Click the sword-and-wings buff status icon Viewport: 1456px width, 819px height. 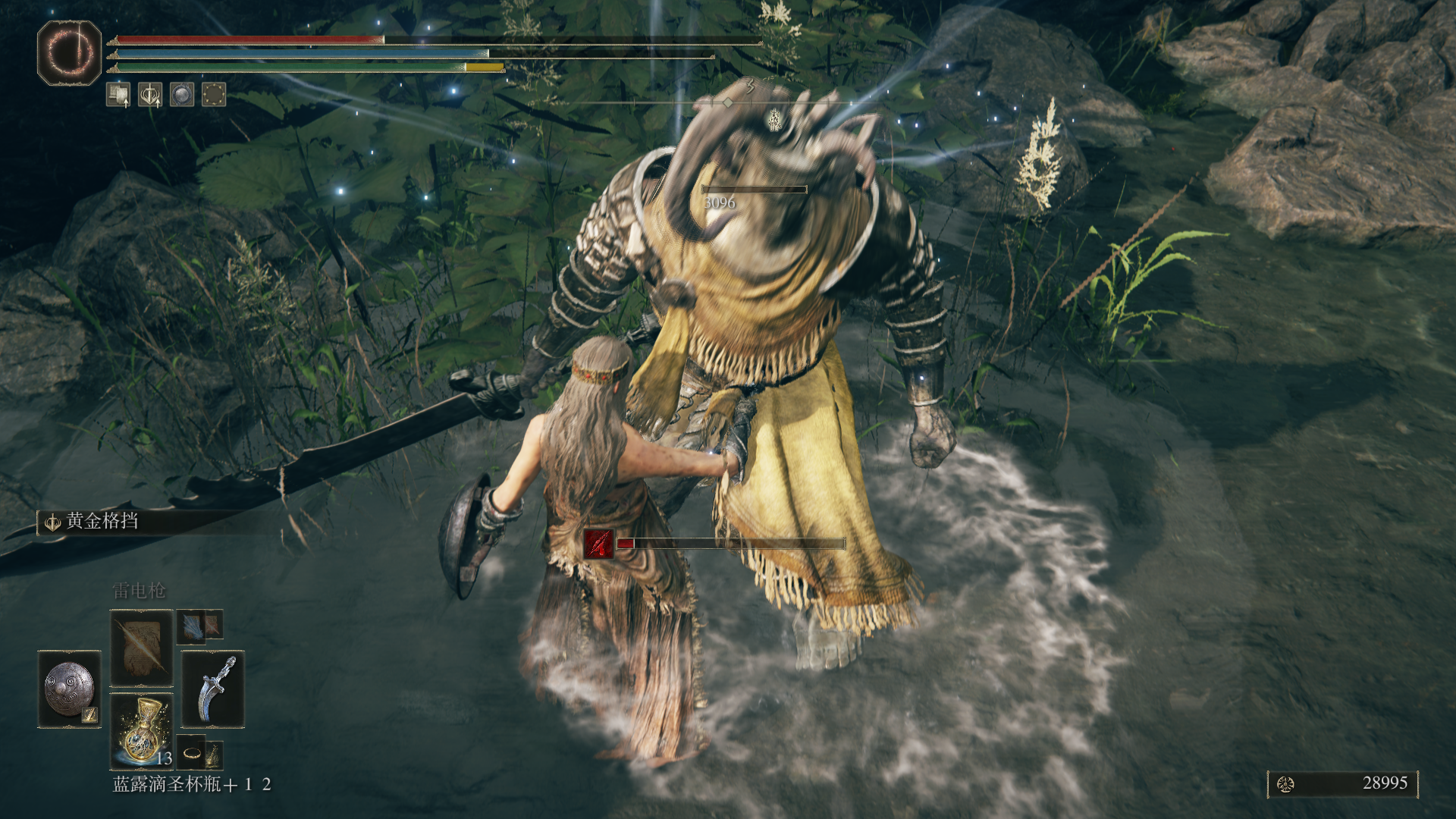tap(149, 95)
